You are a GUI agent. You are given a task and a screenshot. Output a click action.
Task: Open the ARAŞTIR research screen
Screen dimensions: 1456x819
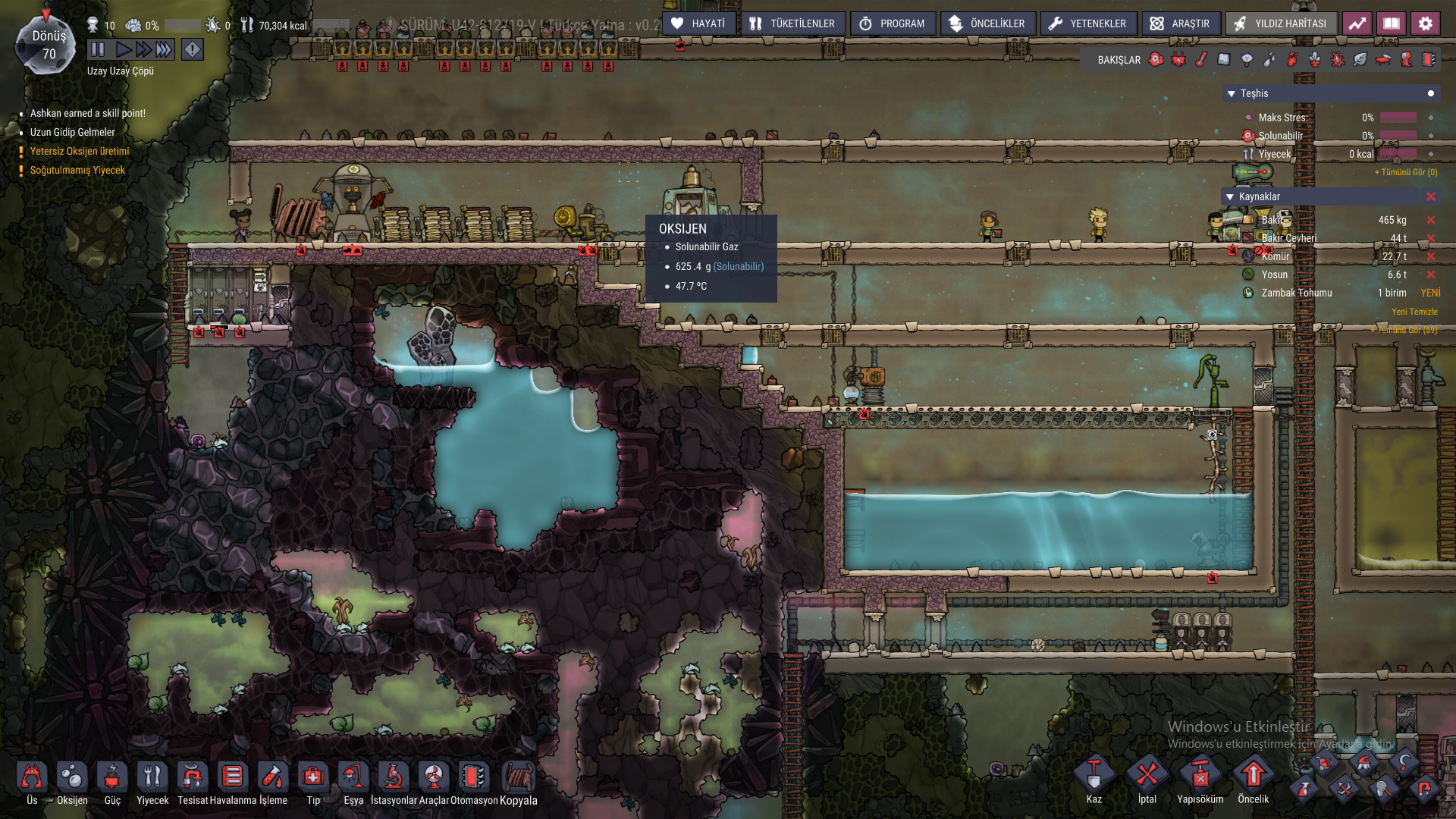pos(1181,24)
